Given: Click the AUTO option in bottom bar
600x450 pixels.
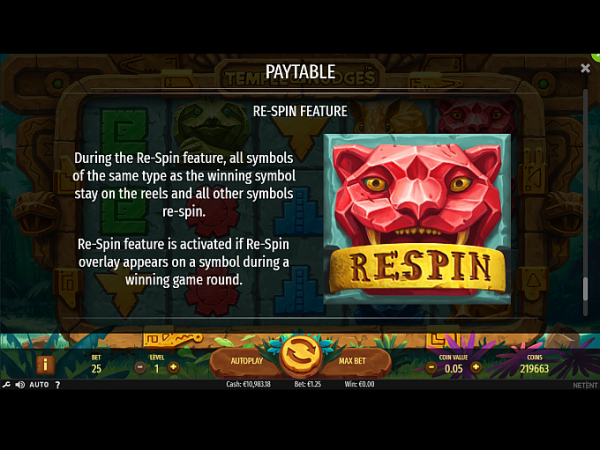Looking at the screenshot, I should point(39,384).
